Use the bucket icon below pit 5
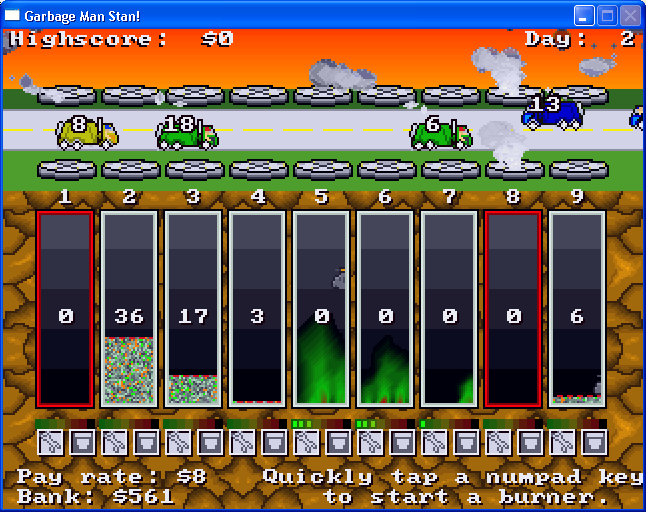 tap(338, 442)
